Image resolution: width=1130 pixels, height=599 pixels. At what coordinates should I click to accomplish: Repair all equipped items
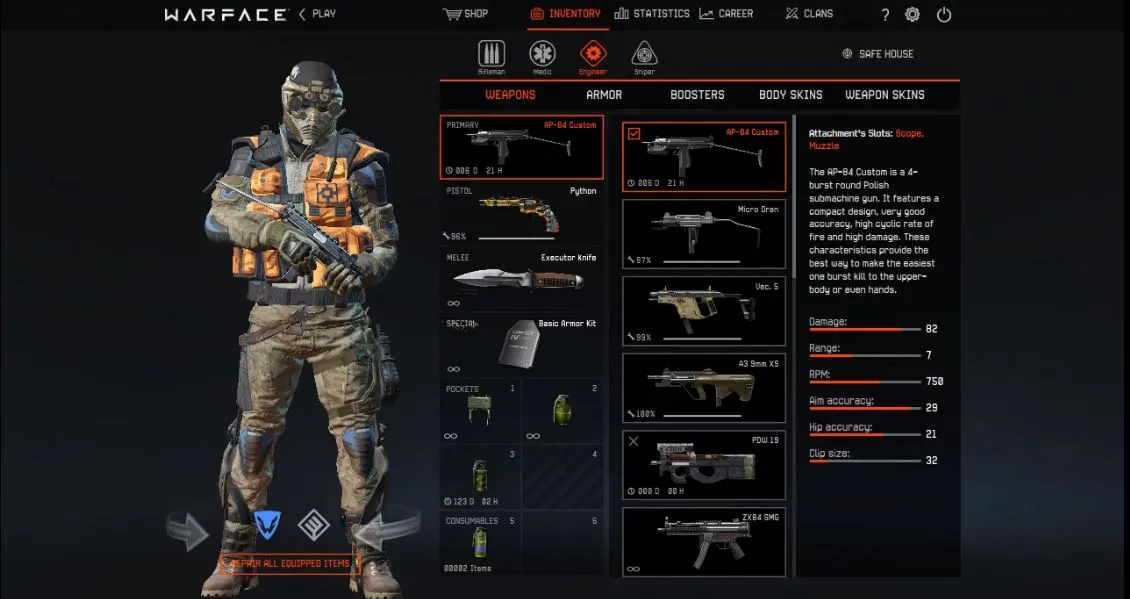click(288, 564)
